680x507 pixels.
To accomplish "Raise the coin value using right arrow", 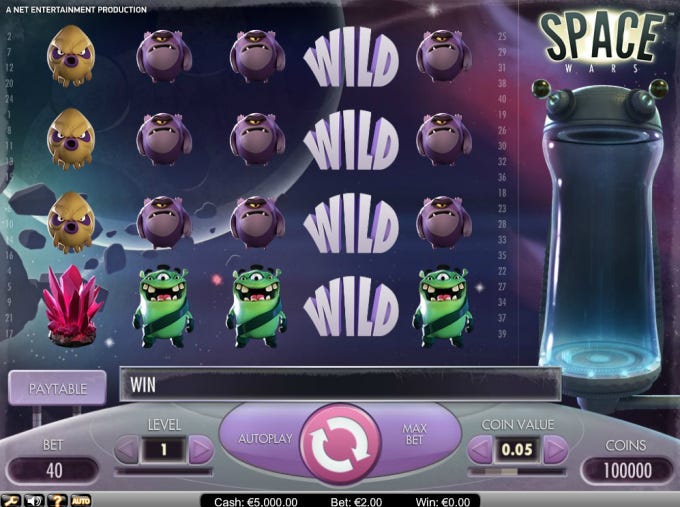I will tap(555, 450).
